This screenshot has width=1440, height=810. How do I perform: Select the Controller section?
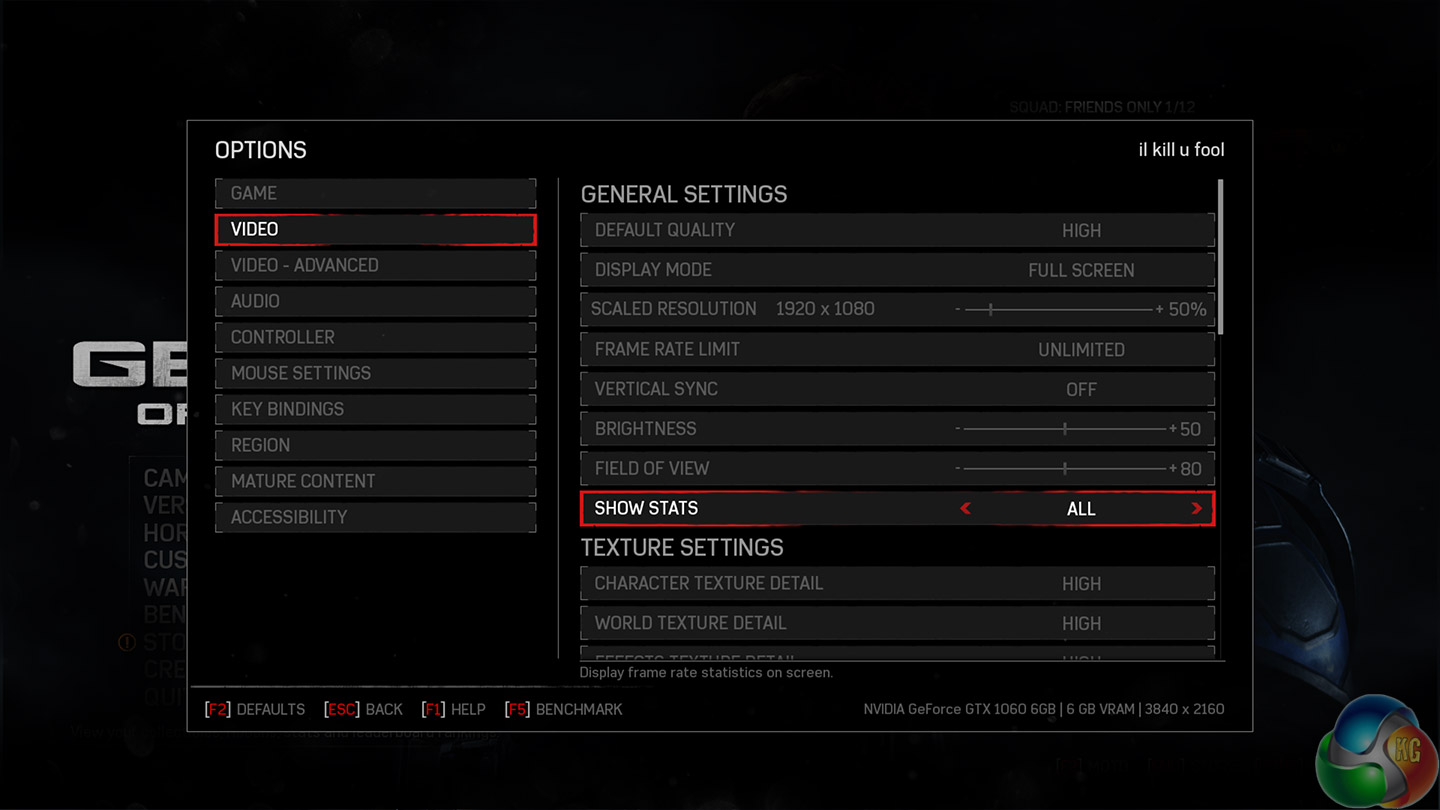(x=375, y=337)
